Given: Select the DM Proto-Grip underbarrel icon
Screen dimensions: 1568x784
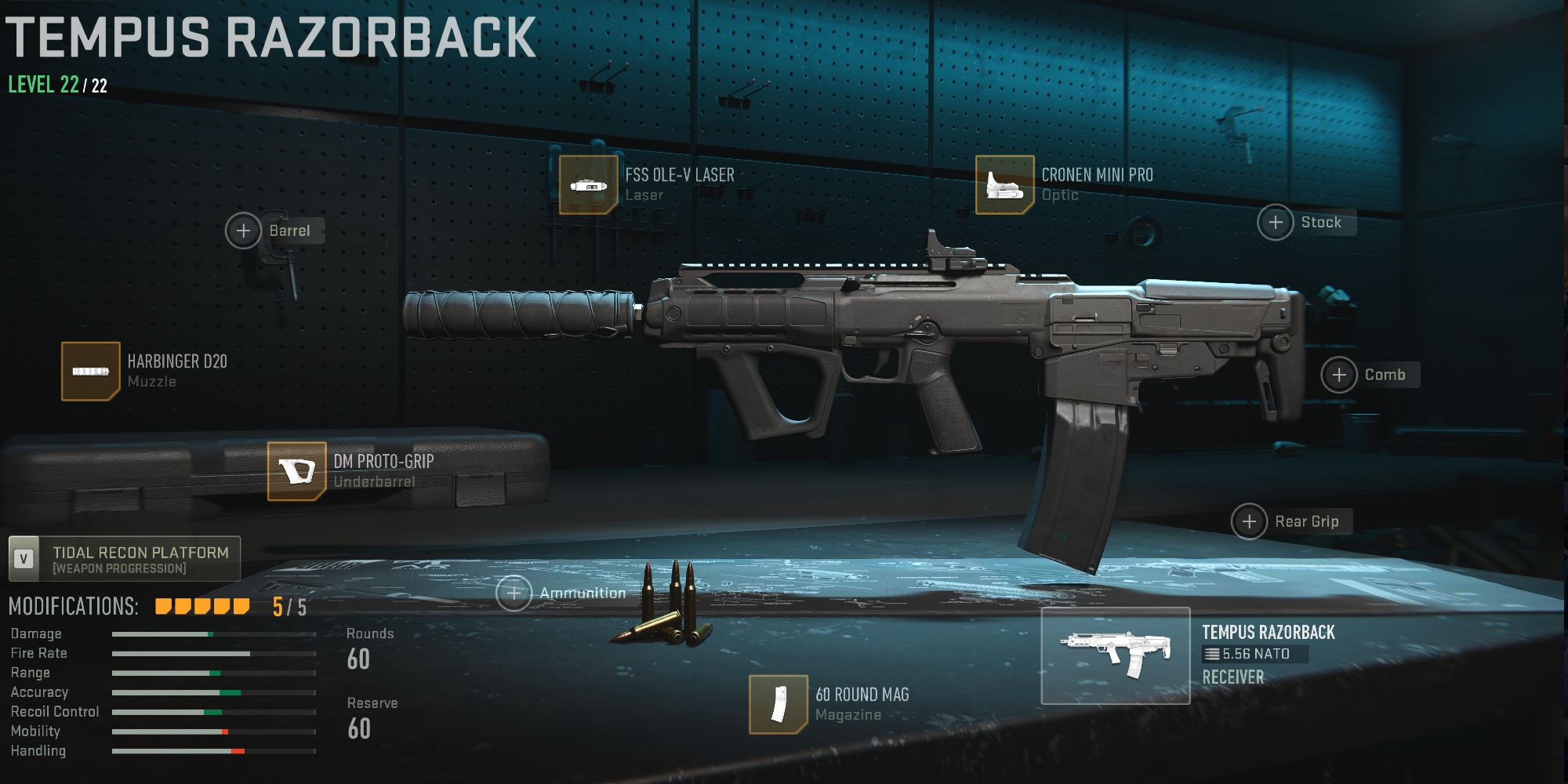Looking at the screenshot, I should coord(296,471).
